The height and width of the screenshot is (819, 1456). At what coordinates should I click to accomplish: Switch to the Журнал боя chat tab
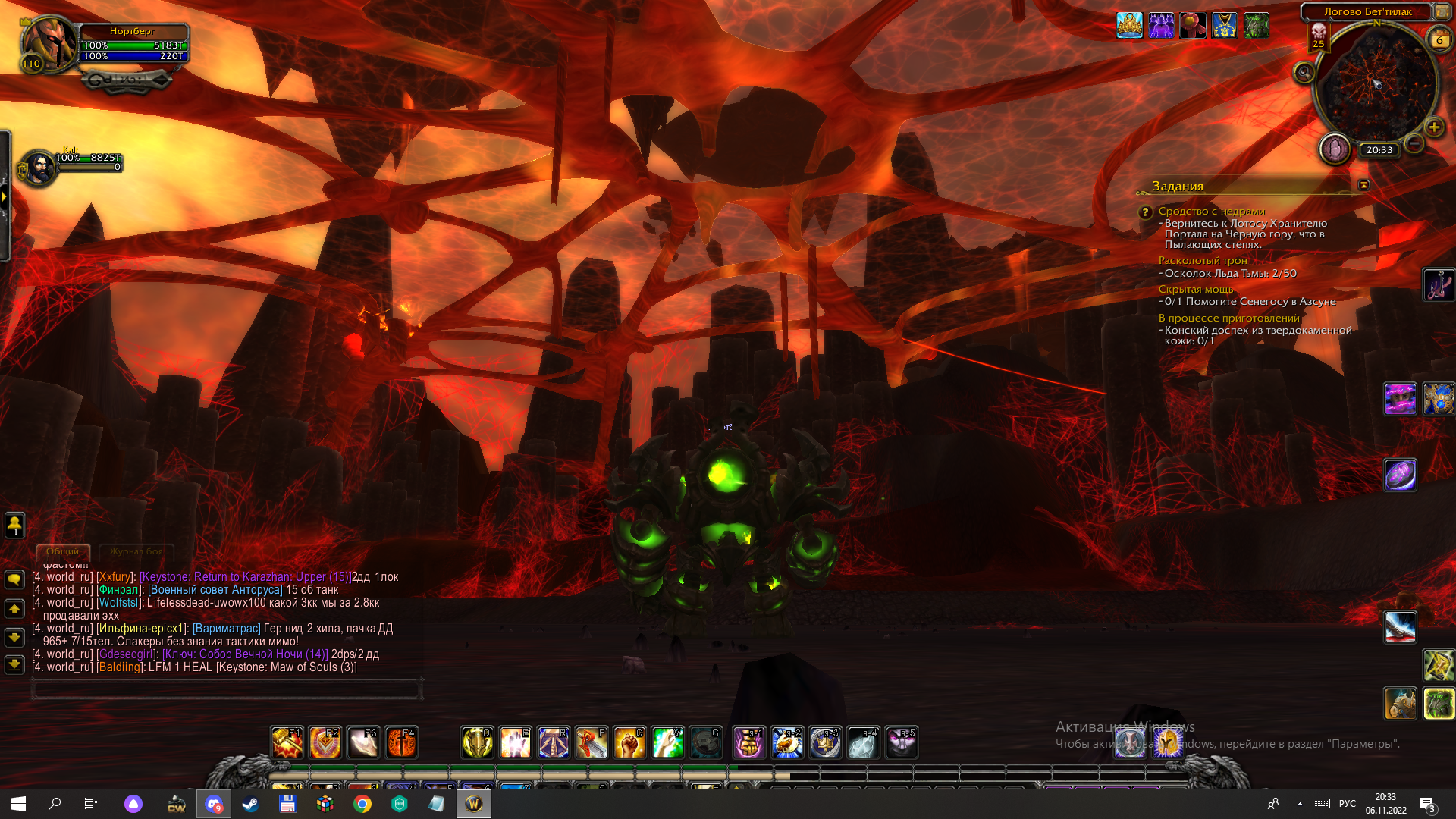(x=136, y=551)
